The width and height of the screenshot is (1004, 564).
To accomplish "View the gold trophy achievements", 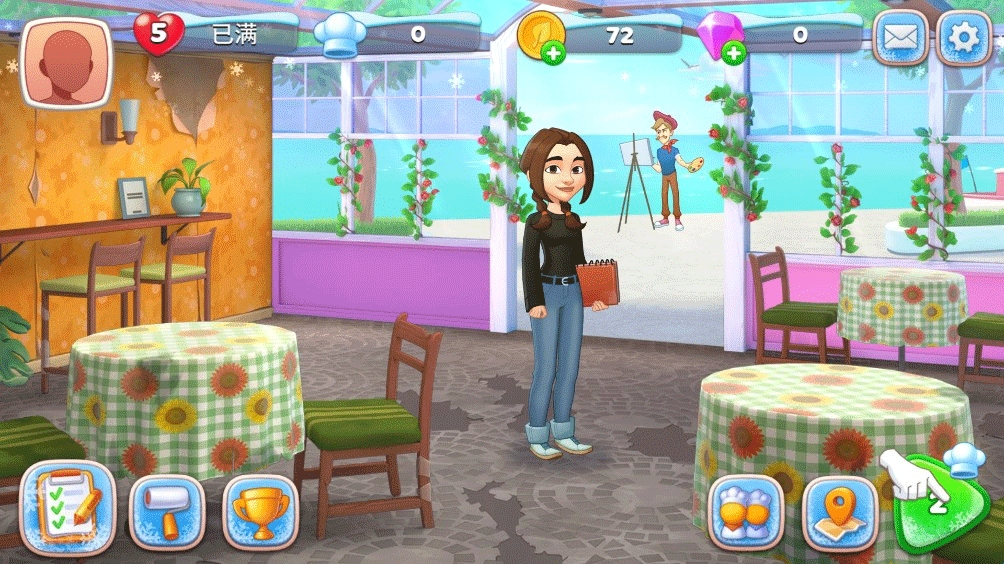I will click(259, 511).
